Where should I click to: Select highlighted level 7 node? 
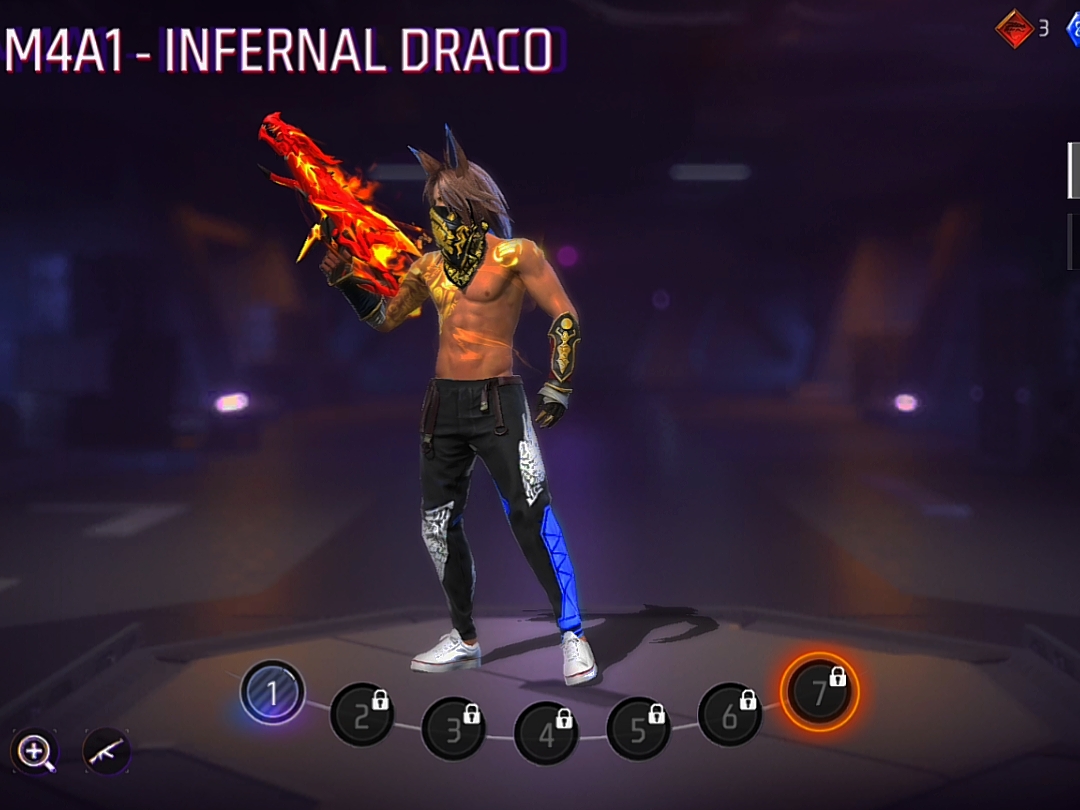click(819, 691)
